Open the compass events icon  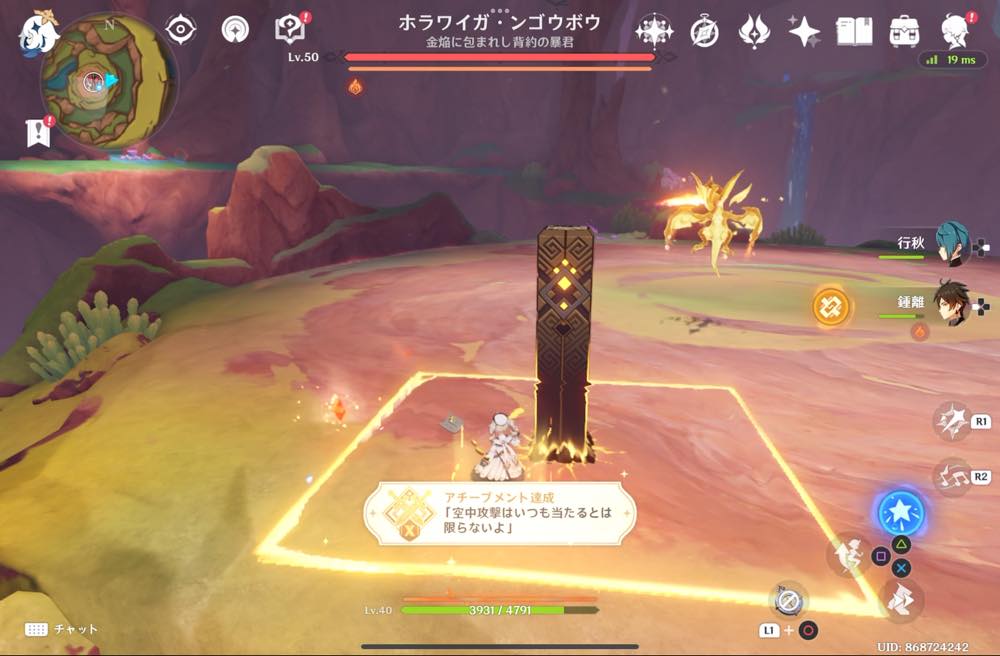(x=705, y=32)
